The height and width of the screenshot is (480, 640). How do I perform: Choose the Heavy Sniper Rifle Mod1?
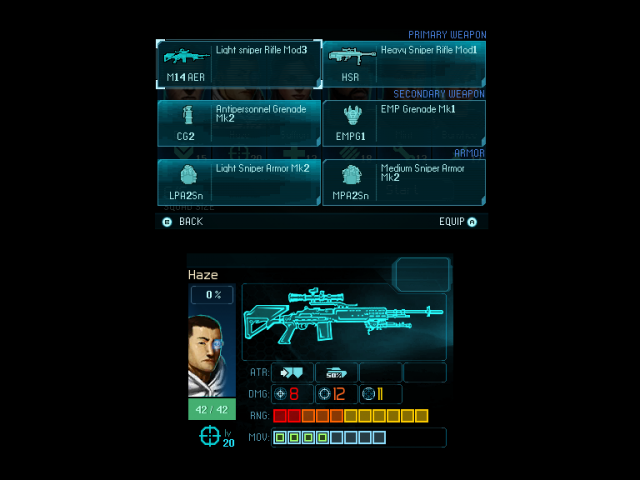[404, 64]
